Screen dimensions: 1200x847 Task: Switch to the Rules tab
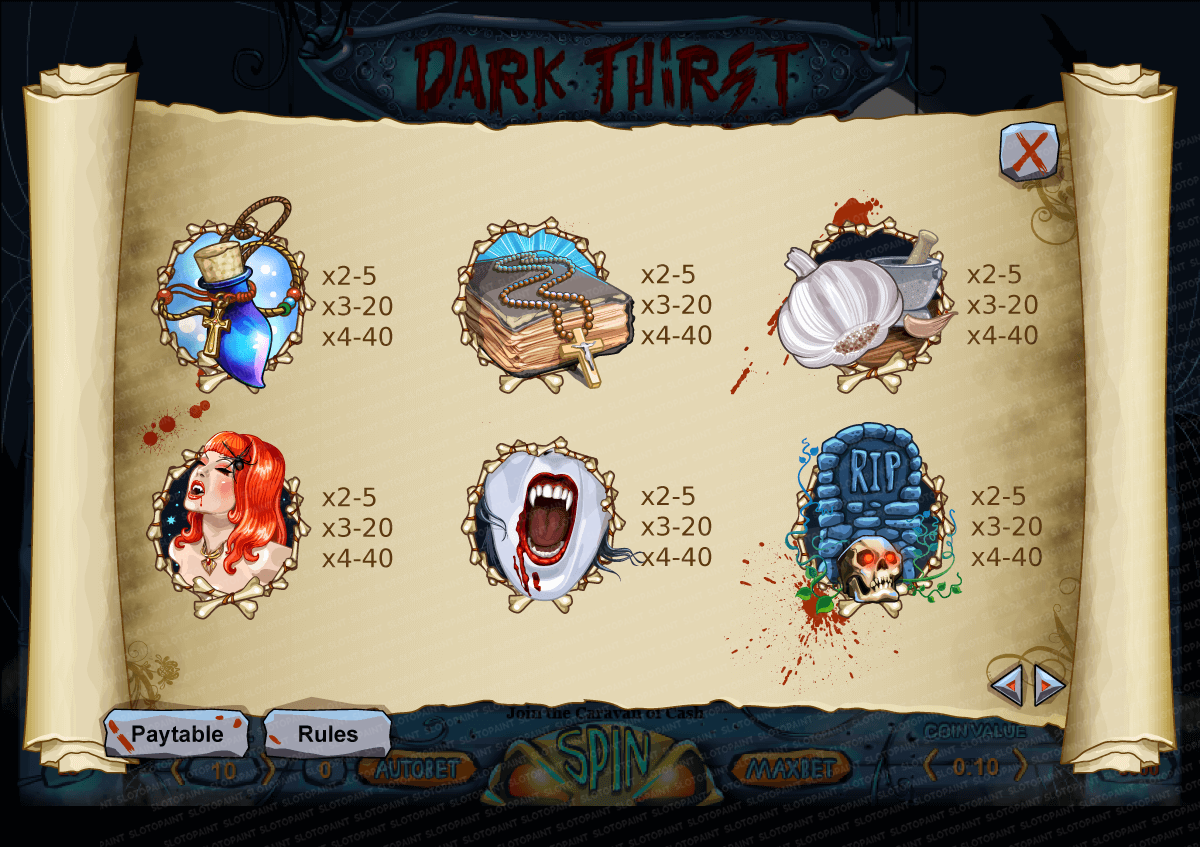pos(327,734)
